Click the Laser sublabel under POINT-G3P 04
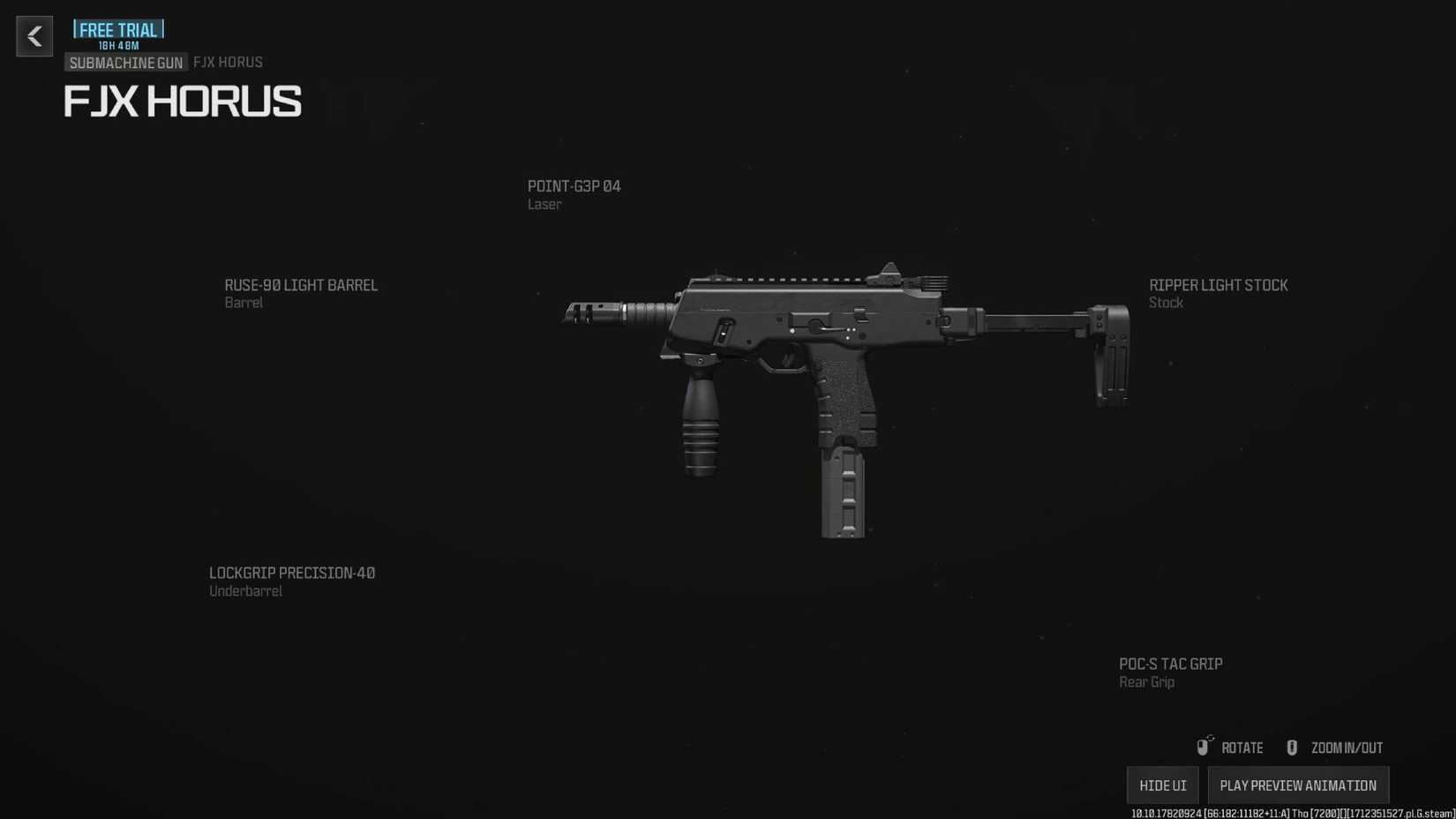 (x=544, y=204)
